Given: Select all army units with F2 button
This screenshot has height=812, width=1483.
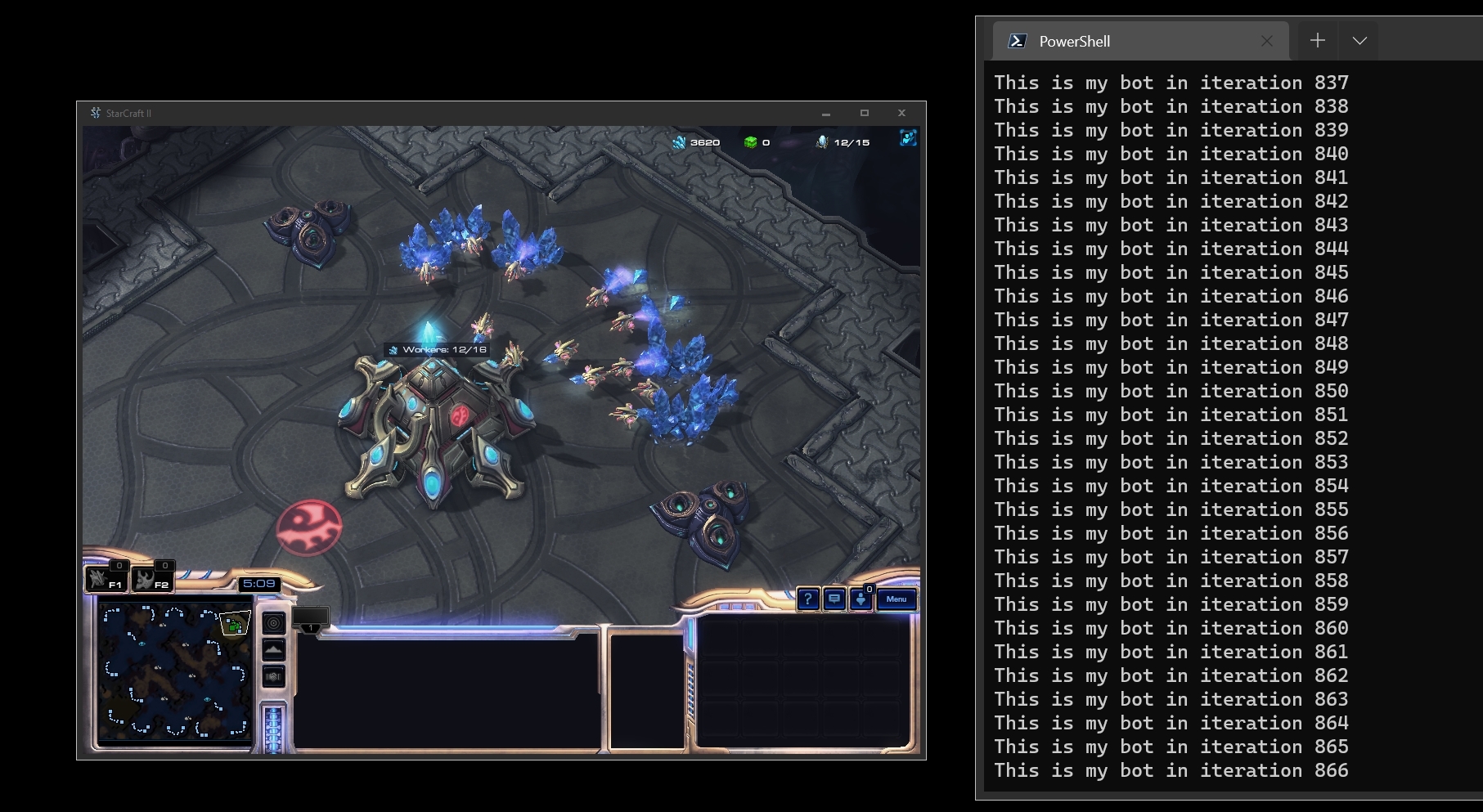Looking at the screenshot, I should (x=152, y=579).
